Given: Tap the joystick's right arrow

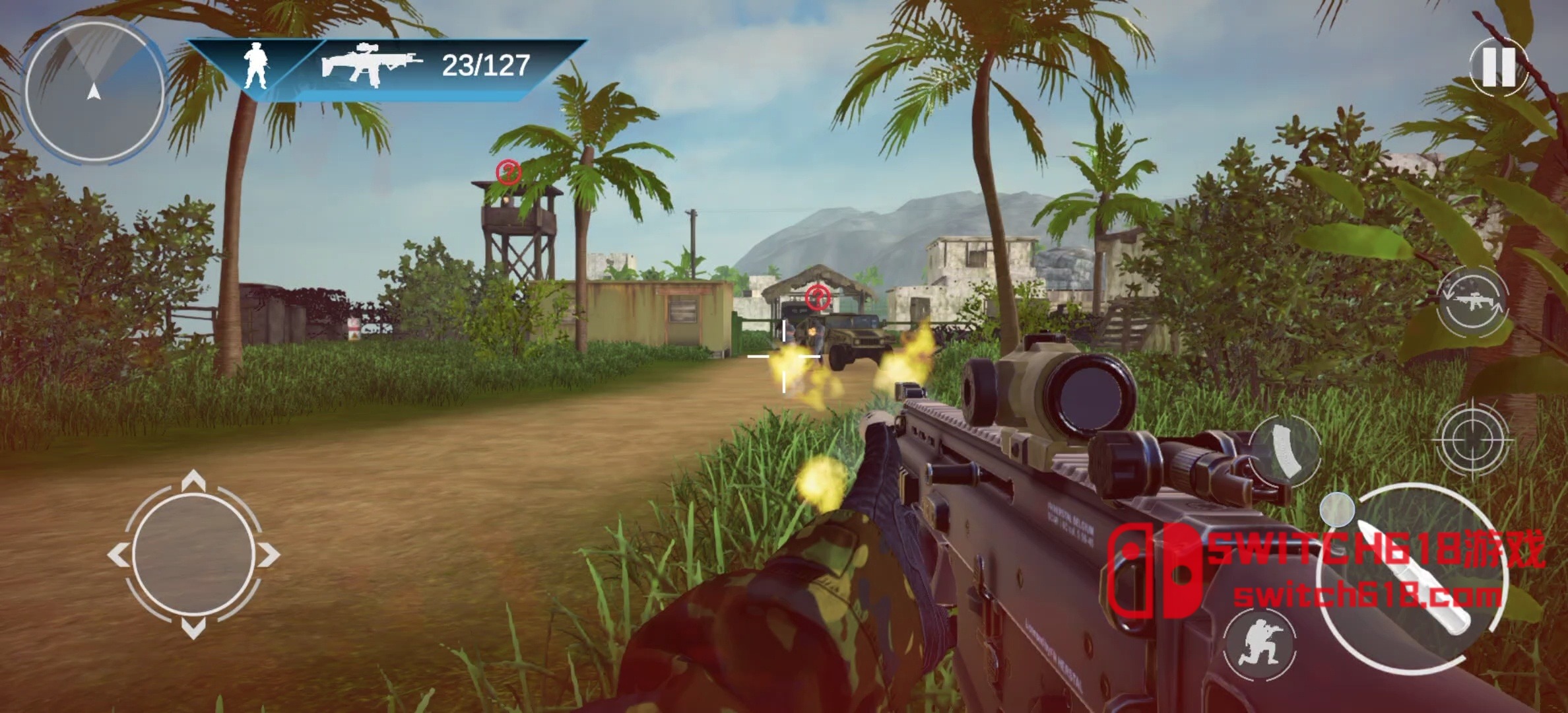Looking at the screenshot, I should [x=269, y=555].
